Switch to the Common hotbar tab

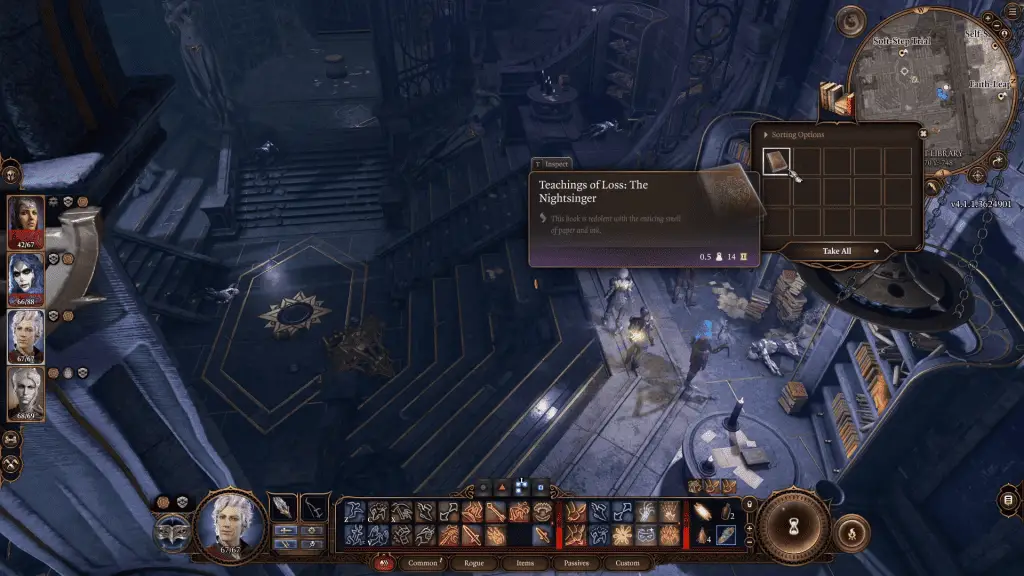coord(422,563)
